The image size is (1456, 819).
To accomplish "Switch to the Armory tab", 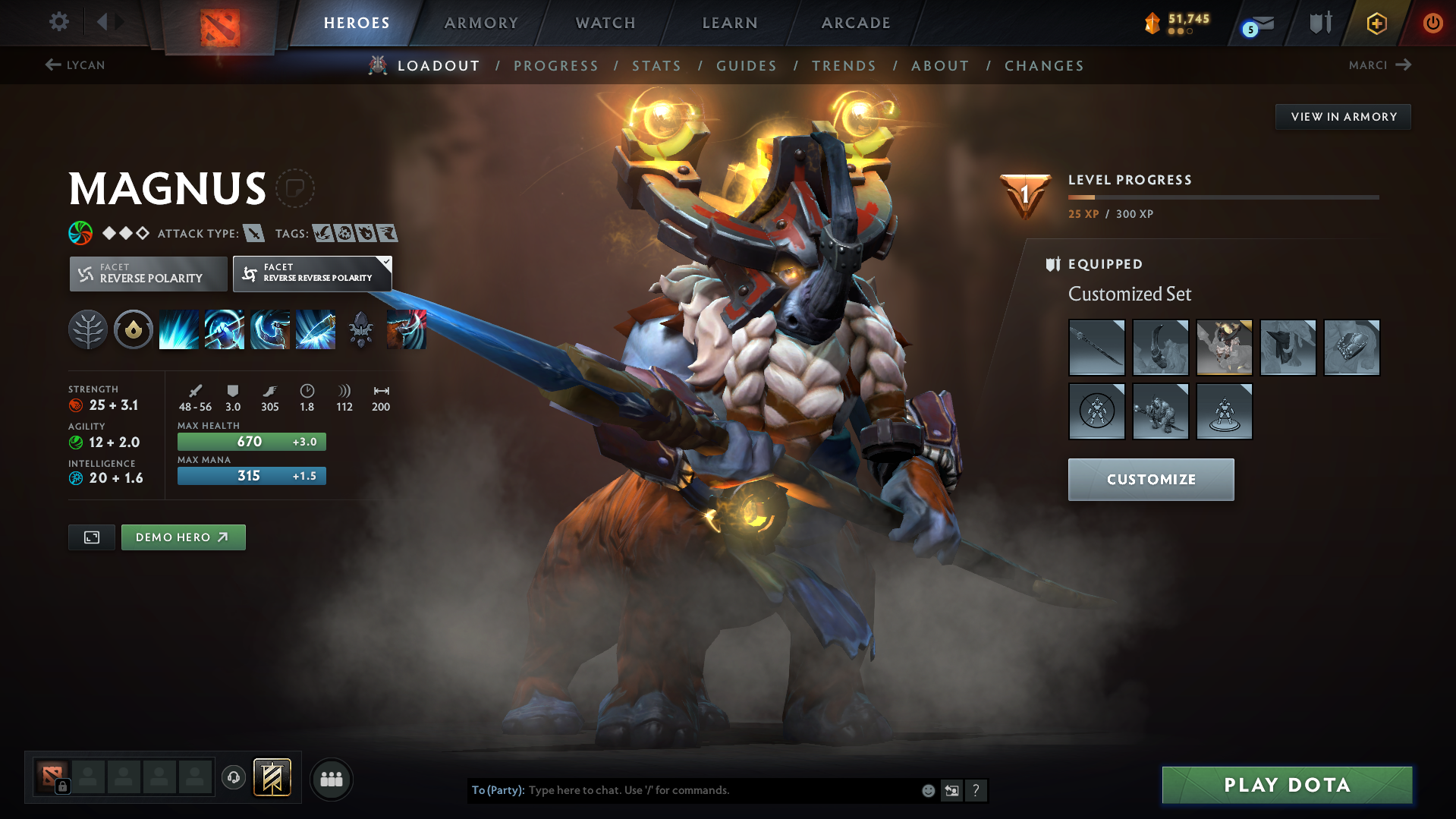I will click(481, 23).
